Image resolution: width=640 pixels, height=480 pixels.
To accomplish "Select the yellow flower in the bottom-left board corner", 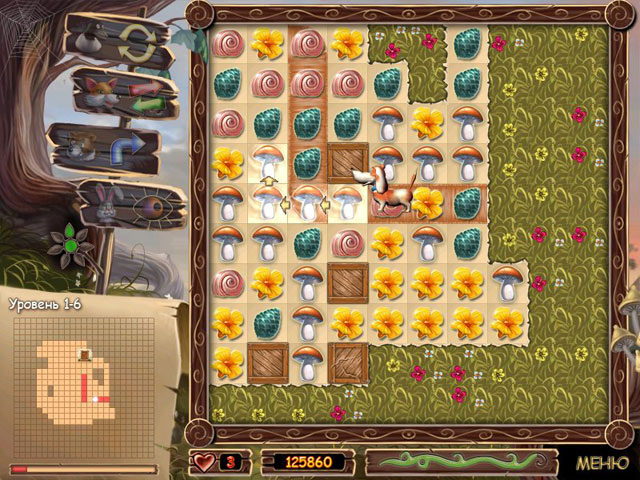I will click(x=227, y=362).
